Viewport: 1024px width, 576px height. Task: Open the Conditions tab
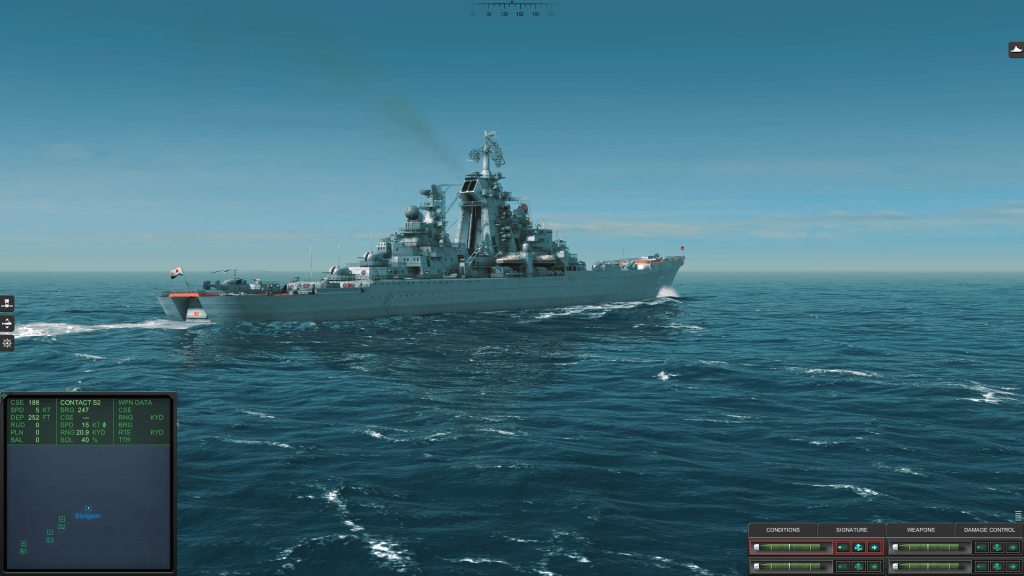click(783, 529)
